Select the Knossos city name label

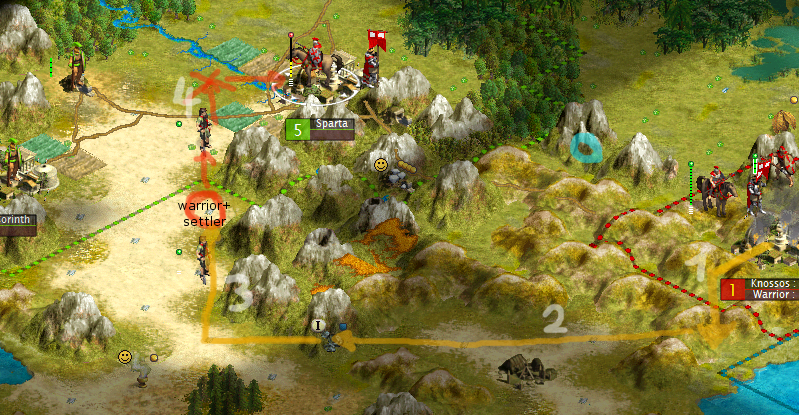coord(772,284)
